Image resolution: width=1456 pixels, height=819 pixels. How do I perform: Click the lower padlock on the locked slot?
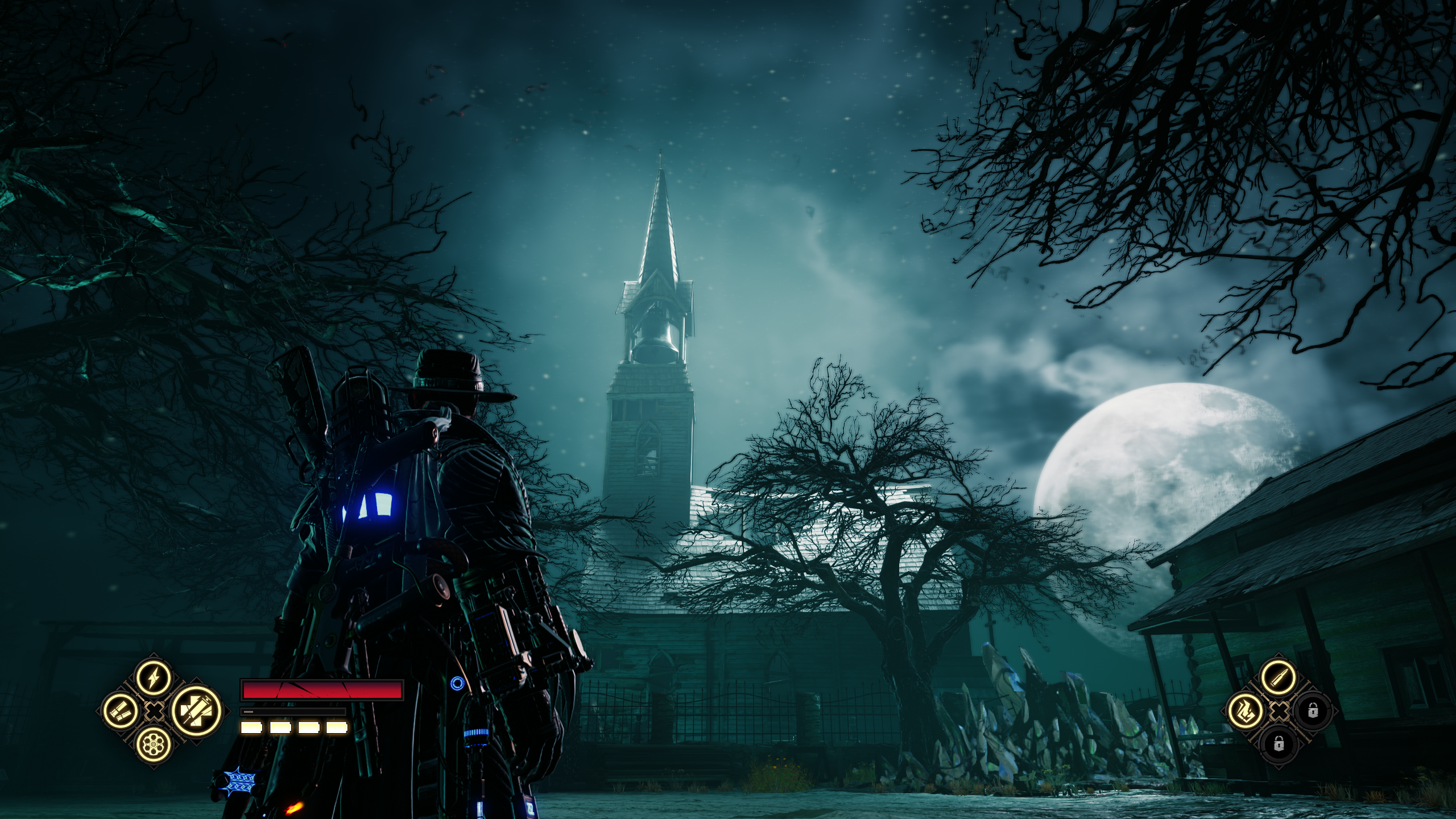click(x=1278, y=743)
